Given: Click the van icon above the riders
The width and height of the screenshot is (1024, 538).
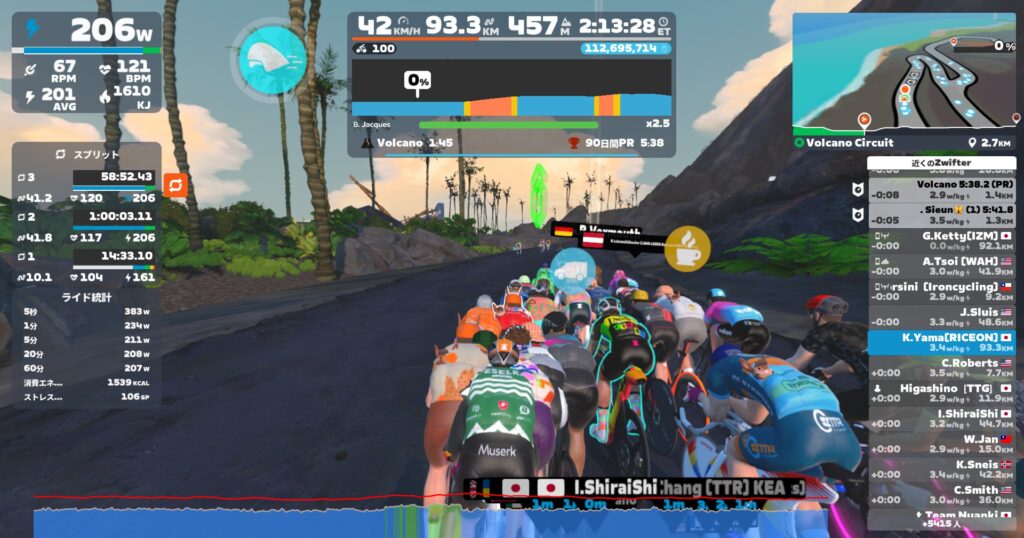Looking at the screenshot, I should tap(572, 270).
